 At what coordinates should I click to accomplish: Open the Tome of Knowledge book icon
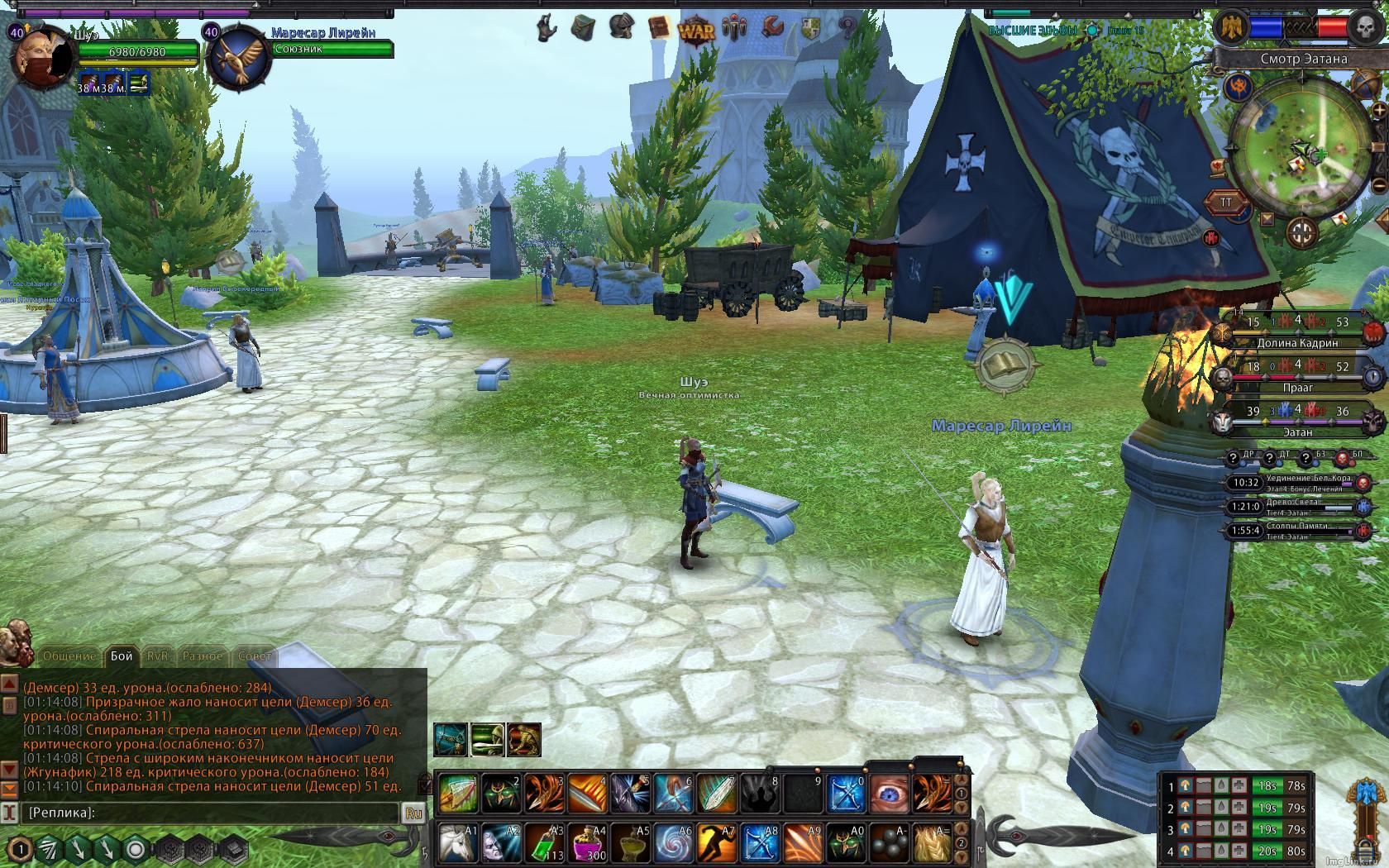(658, 27)
